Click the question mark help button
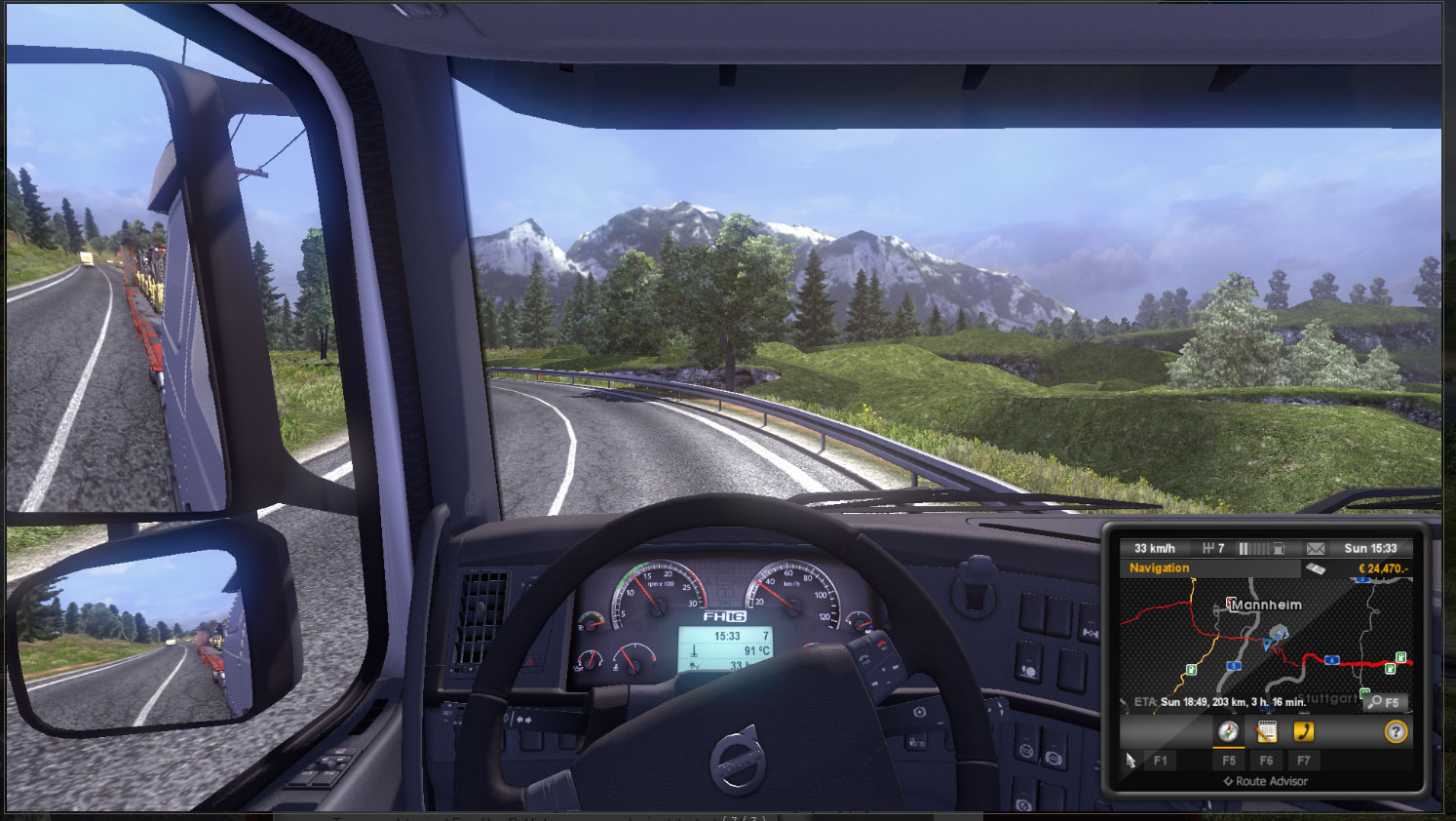This screenshot has height=821, width=1456. pyautogui.click(x=1396, y=731)
